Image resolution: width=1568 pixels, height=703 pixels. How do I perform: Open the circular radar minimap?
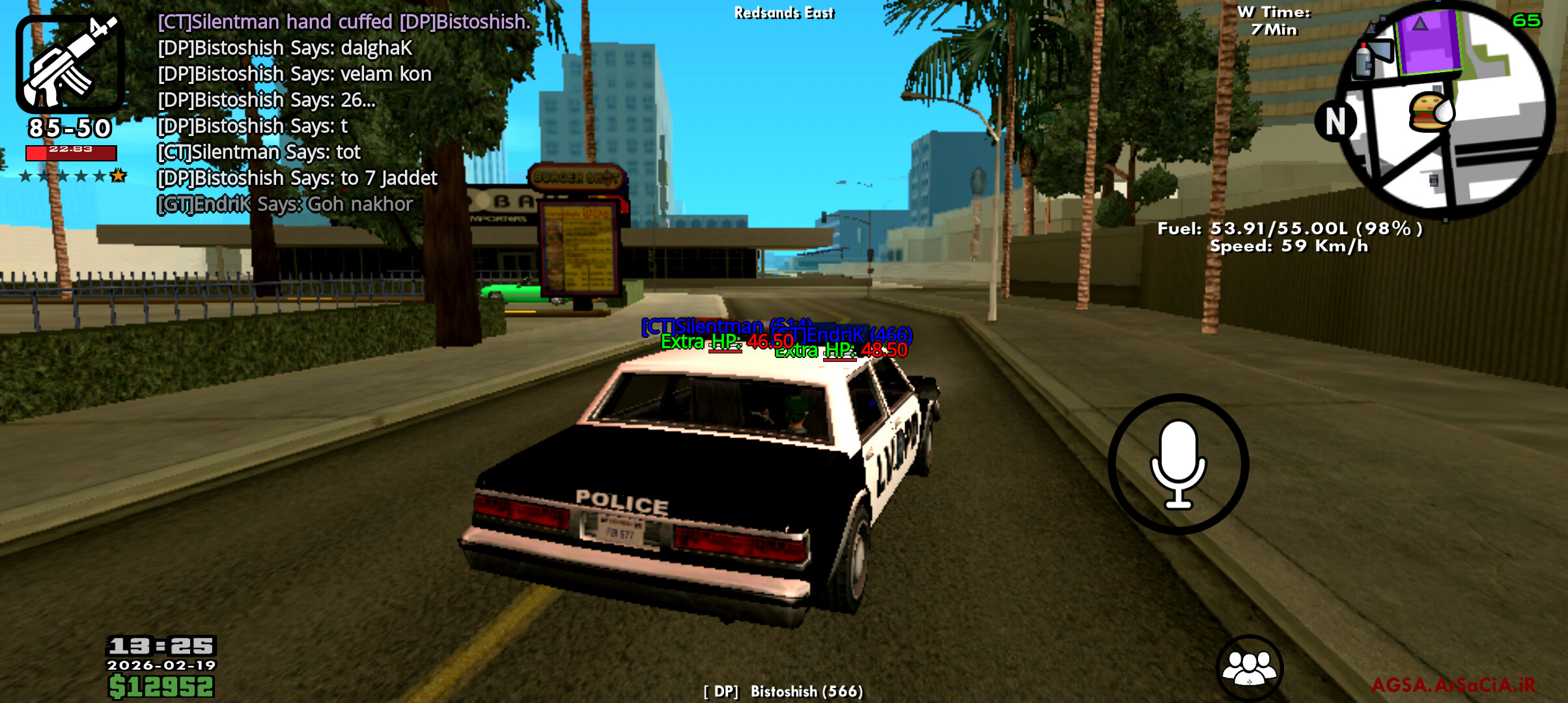(1446, 111)
